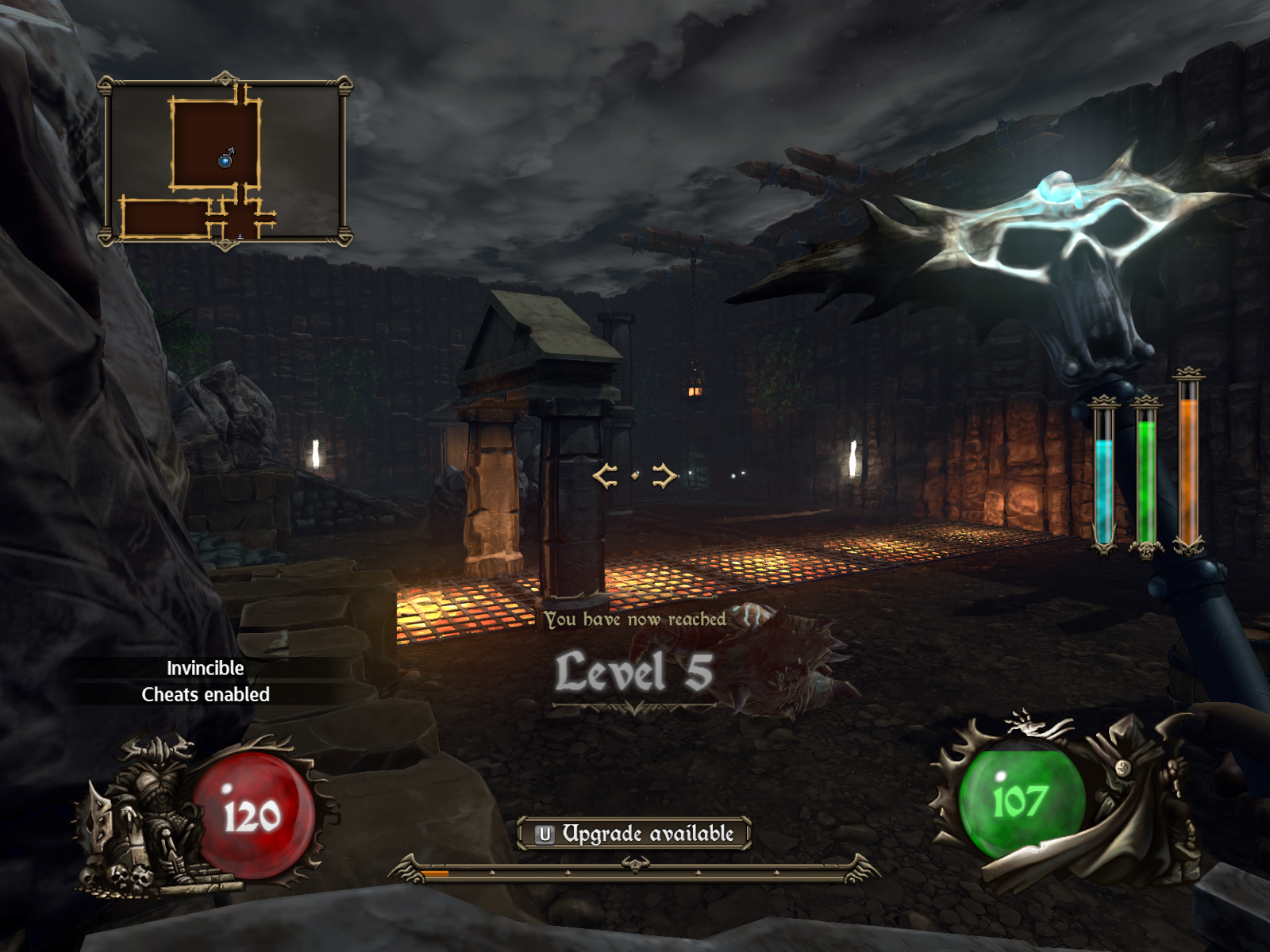This screenshot has height=952, width=1270.
Task: Select the blue player marker on the minimap
Action: (x=225, y=161)
